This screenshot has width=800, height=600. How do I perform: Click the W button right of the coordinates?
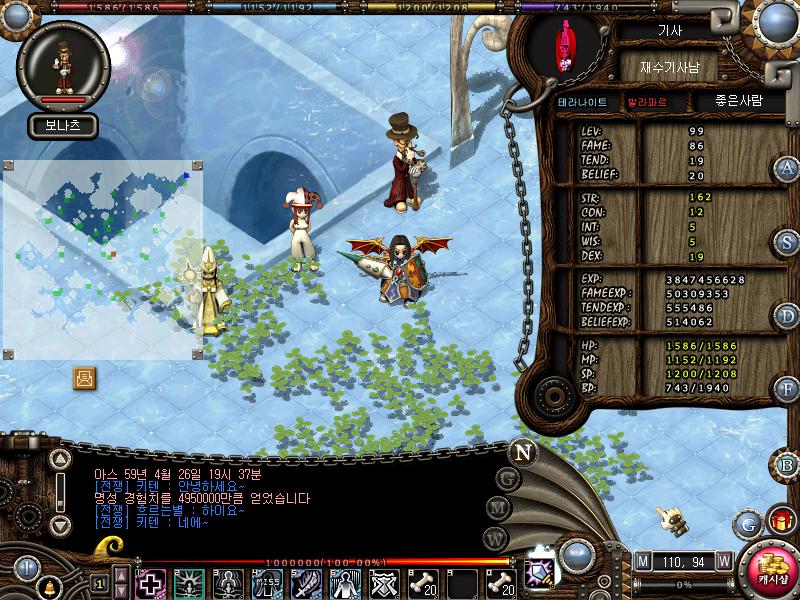click(x=723, y=561)
